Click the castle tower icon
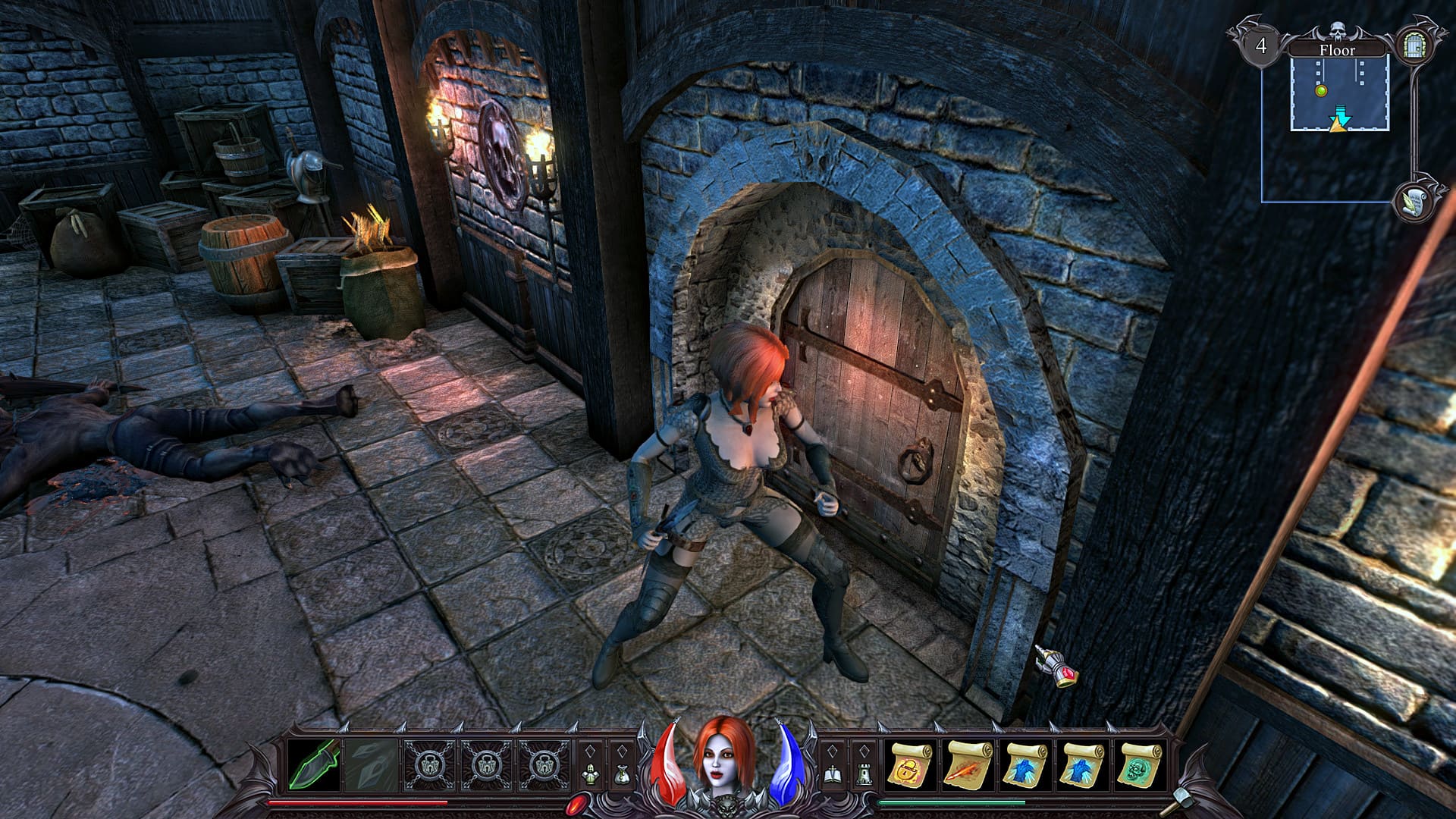This screenshot has width=1456, height=819. [864, 774]
